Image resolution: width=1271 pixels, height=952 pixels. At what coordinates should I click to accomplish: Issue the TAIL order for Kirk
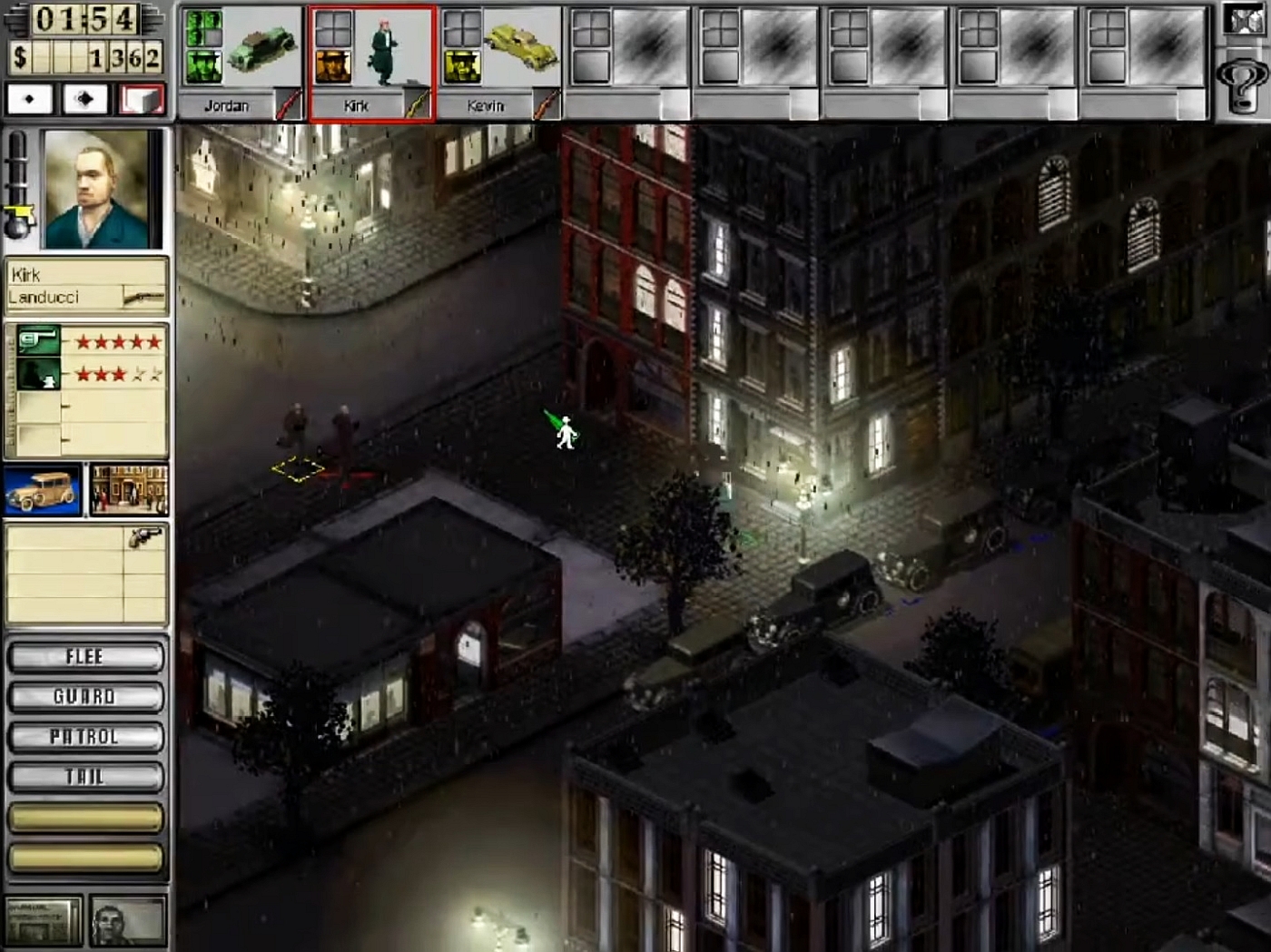pos(86,777)
